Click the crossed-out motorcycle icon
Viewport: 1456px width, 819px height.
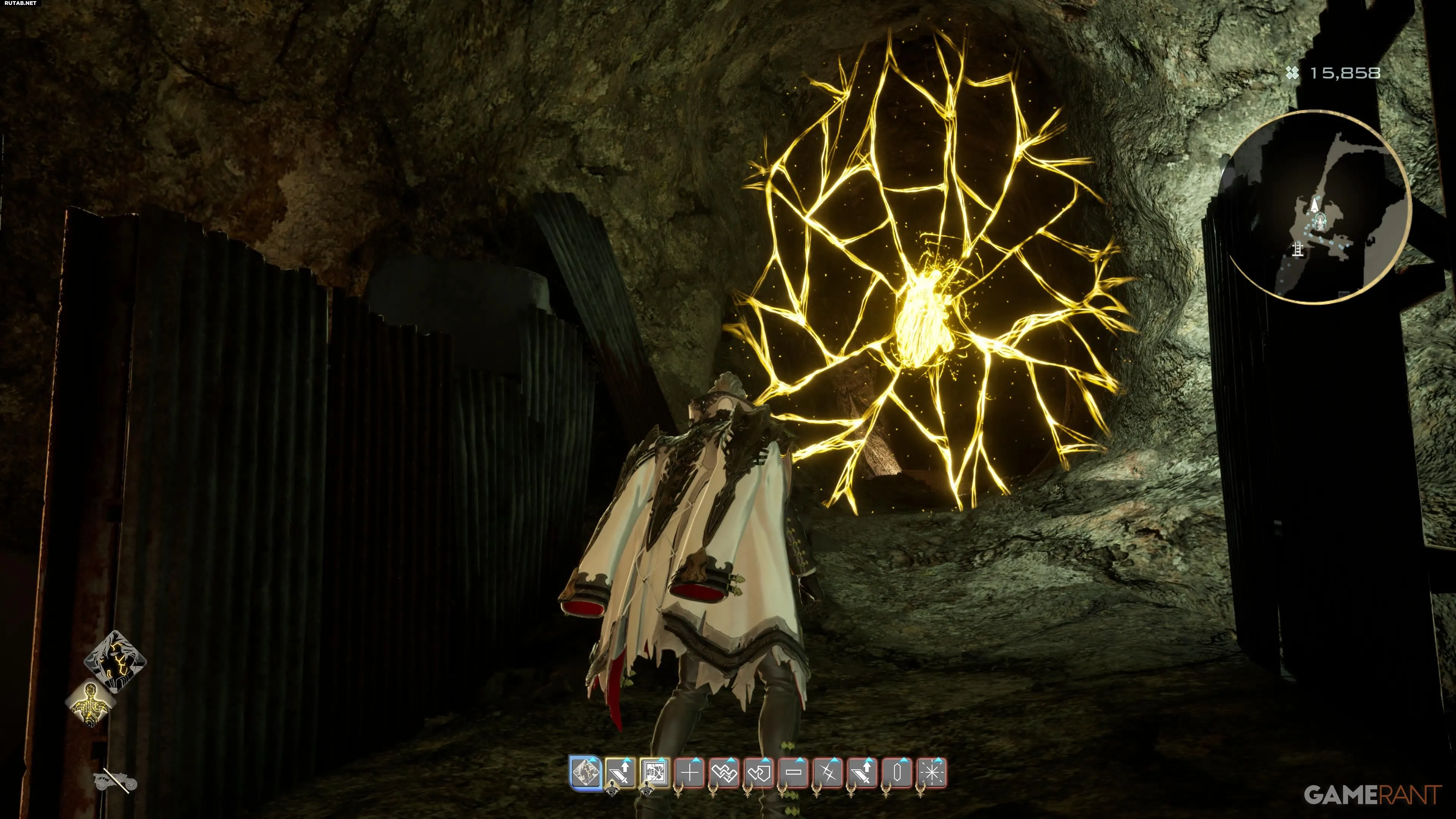tap(115, 782)
